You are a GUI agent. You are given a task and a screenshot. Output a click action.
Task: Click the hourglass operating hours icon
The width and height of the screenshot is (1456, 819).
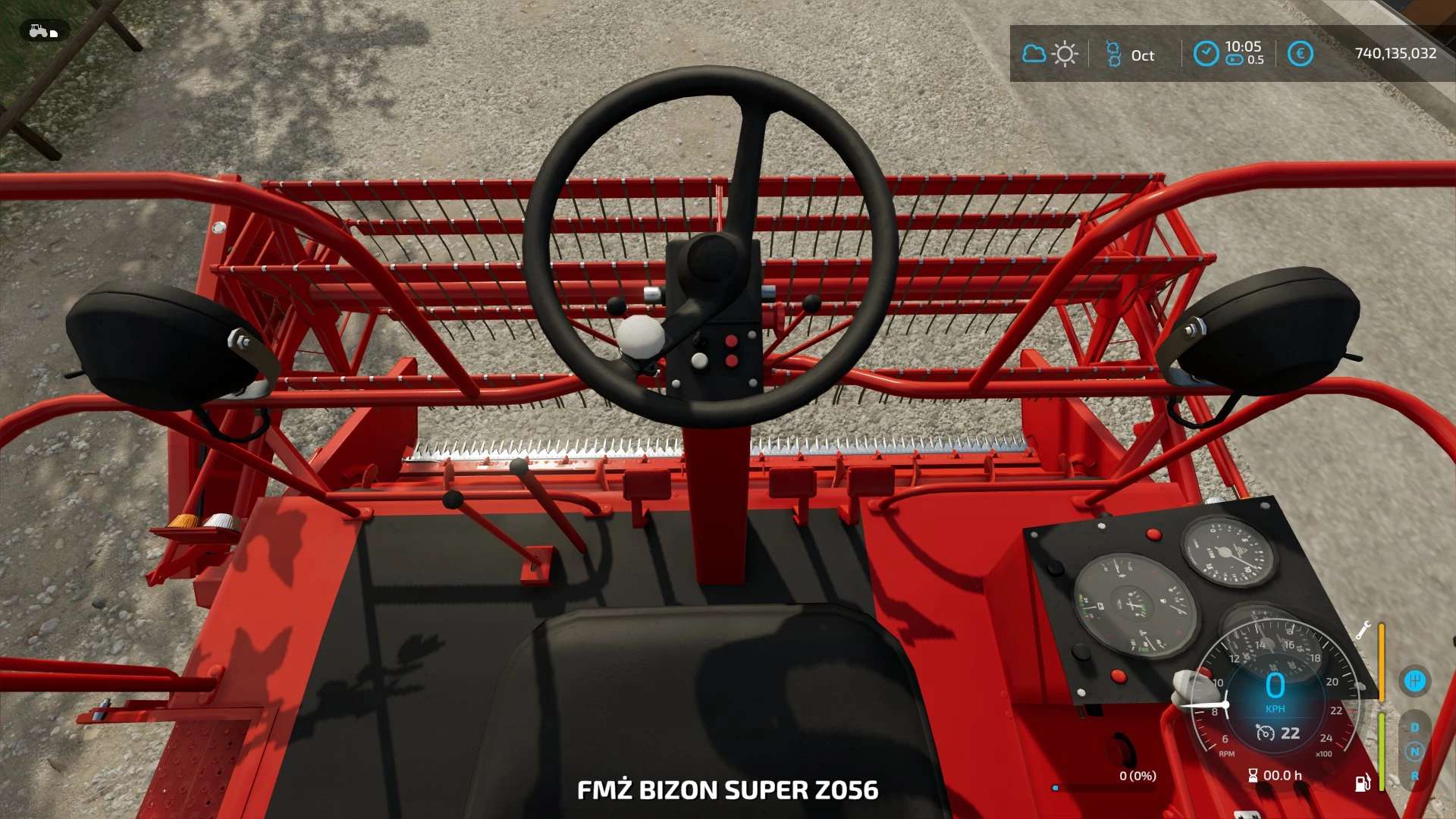pos(1253,775)
